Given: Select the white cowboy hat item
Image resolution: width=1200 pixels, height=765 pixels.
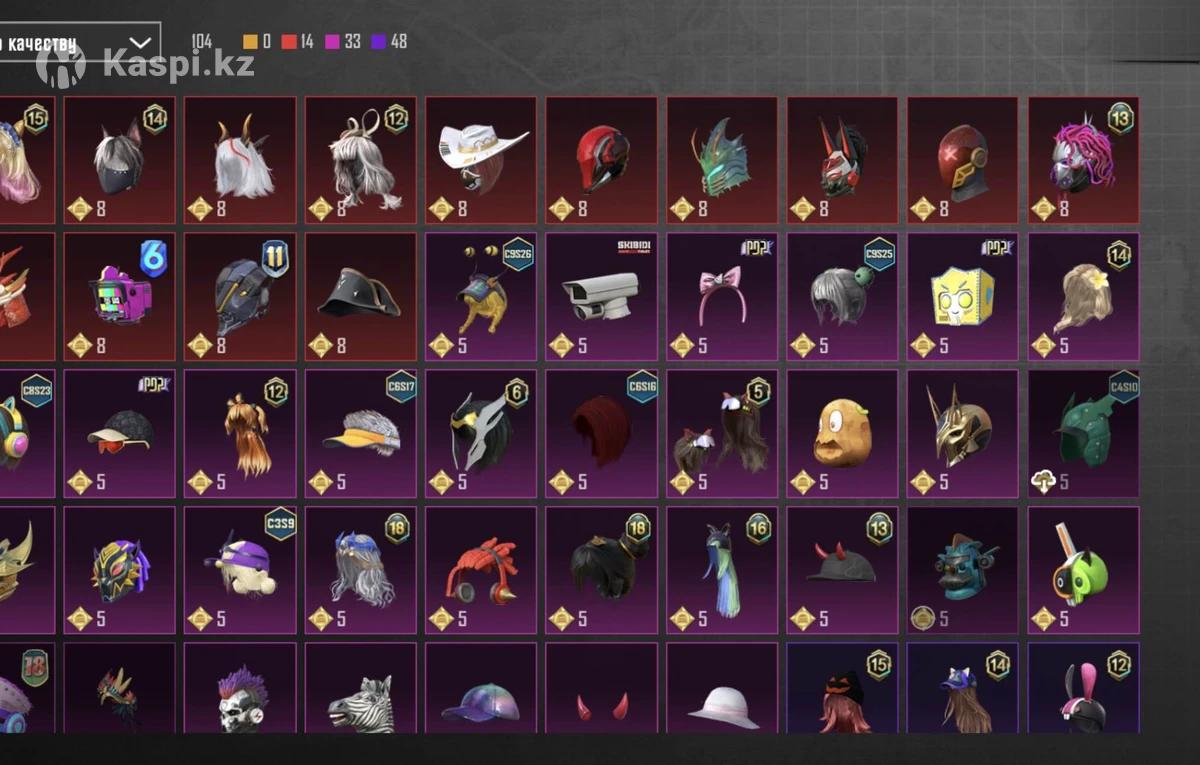Looking at the screenshot, I should coord(480,160).
